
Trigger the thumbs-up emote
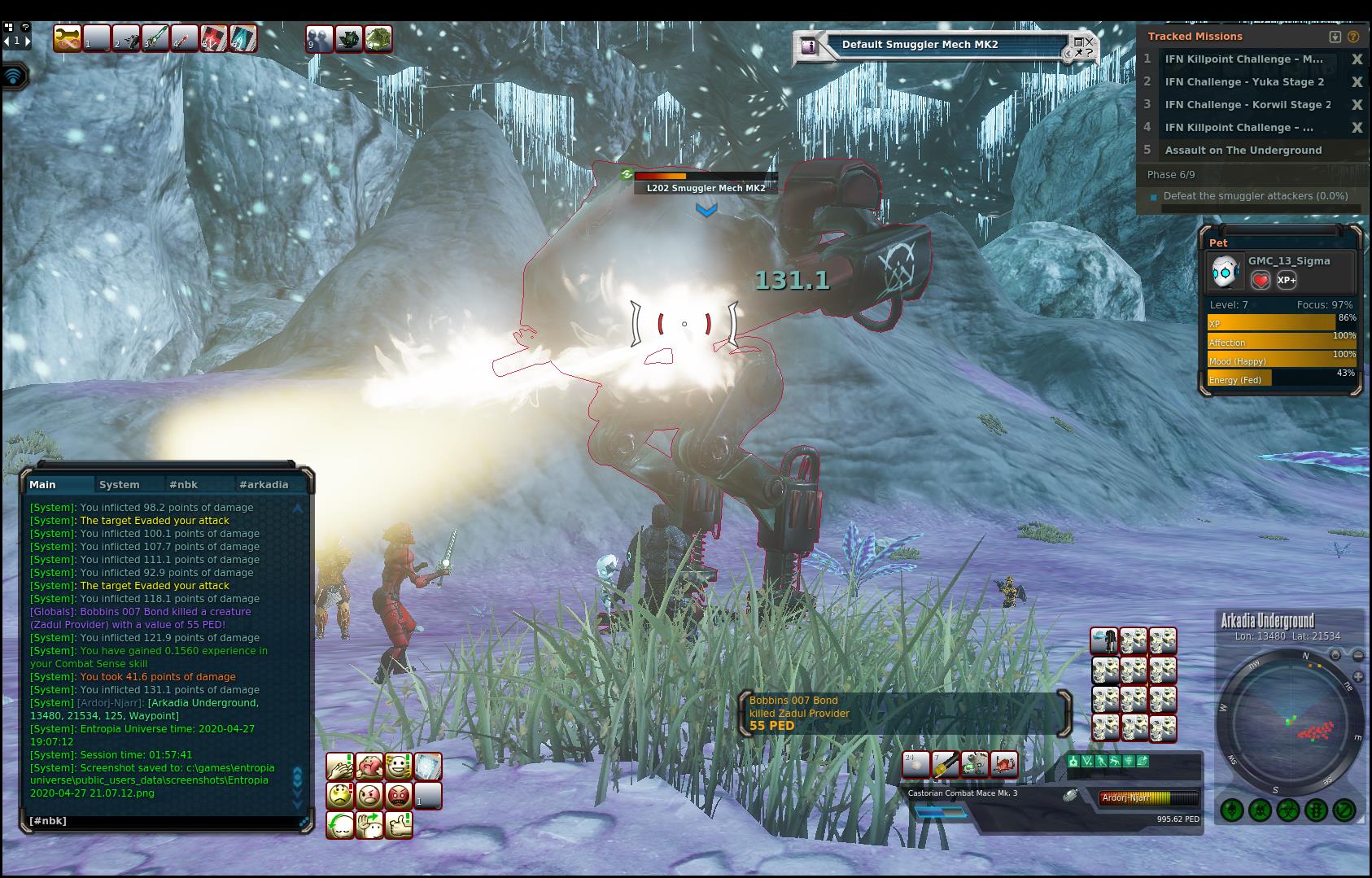[399, 825]
